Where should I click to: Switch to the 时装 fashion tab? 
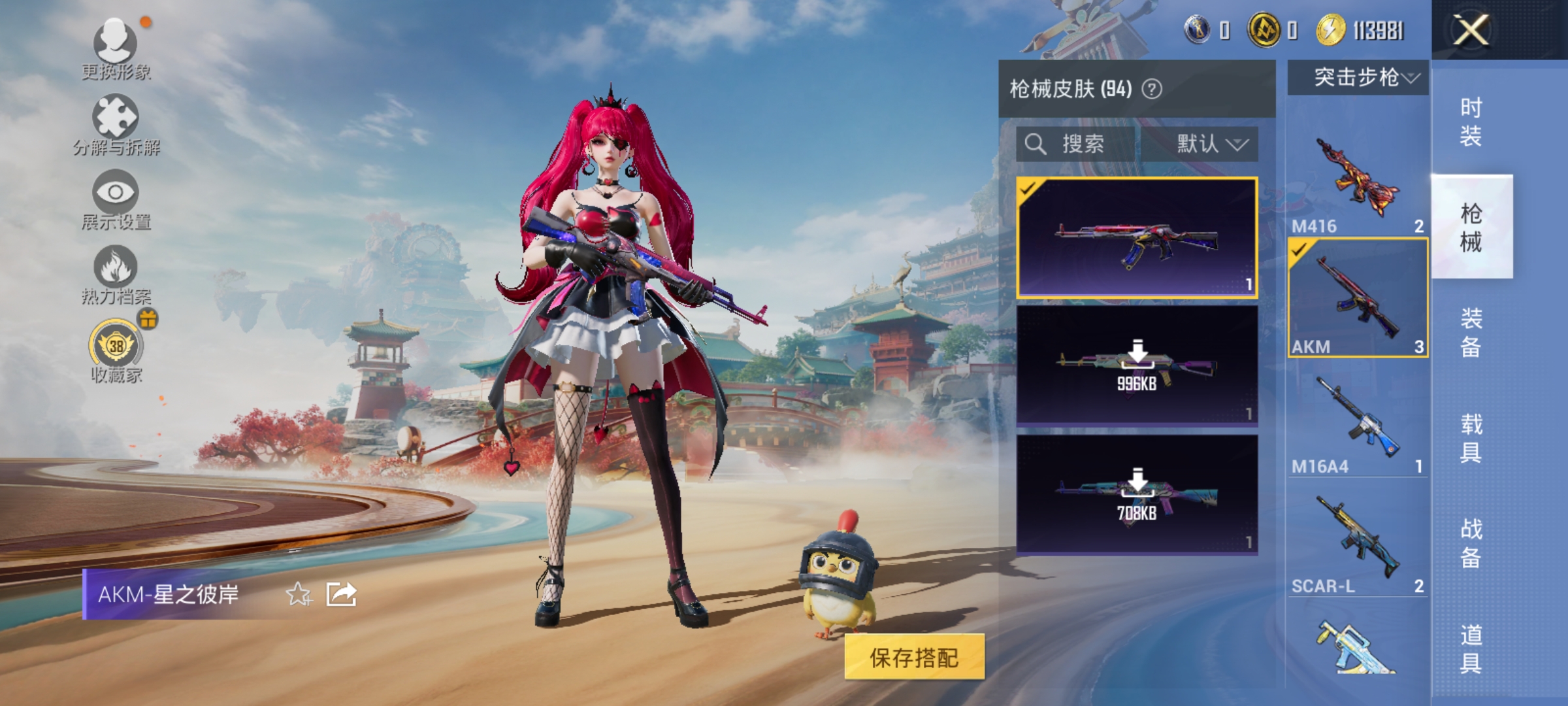point(1472,121)
